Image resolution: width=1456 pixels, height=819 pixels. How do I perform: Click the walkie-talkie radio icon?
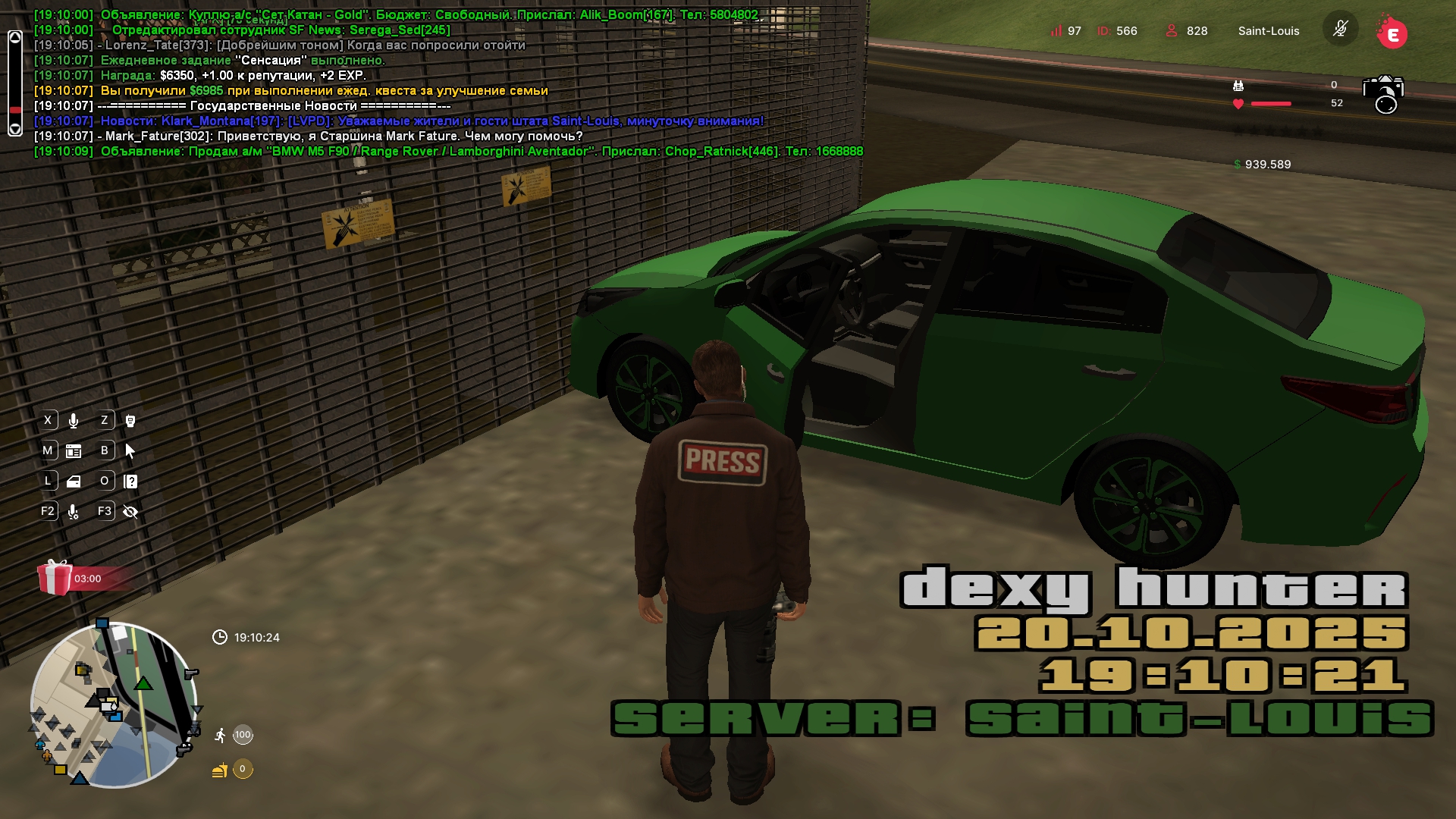point(130,421)
